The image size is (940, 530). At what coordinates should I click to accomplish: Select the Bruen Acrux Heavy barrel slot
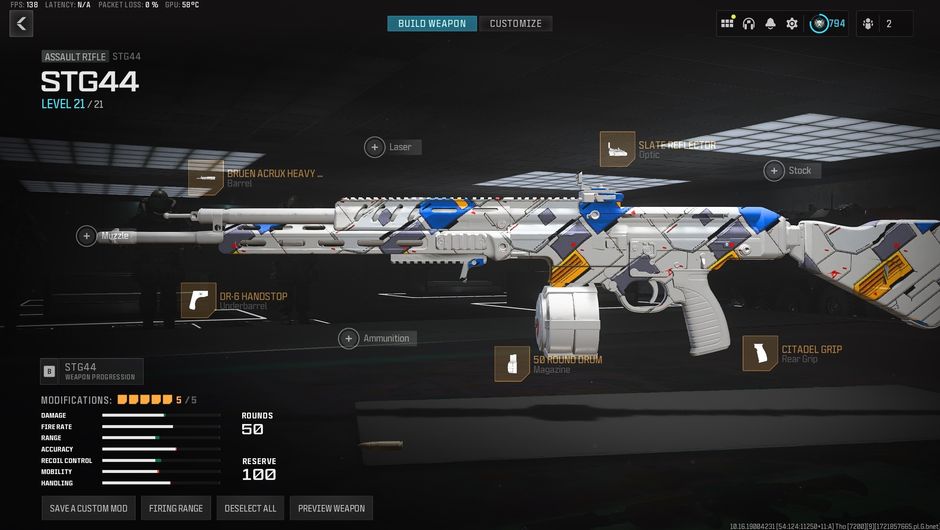205,179
